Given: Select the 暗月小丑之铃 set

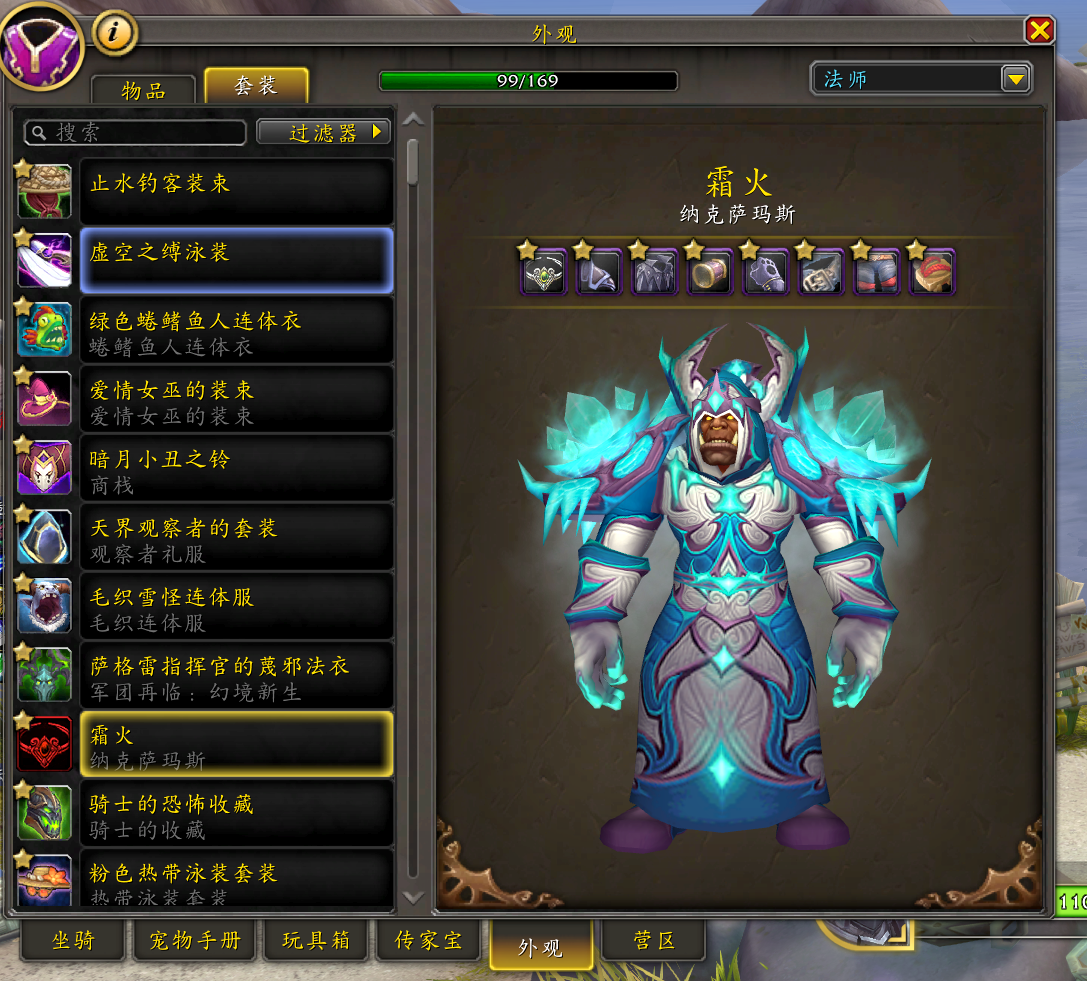Looking at the screenshot, I should (235, 467).
